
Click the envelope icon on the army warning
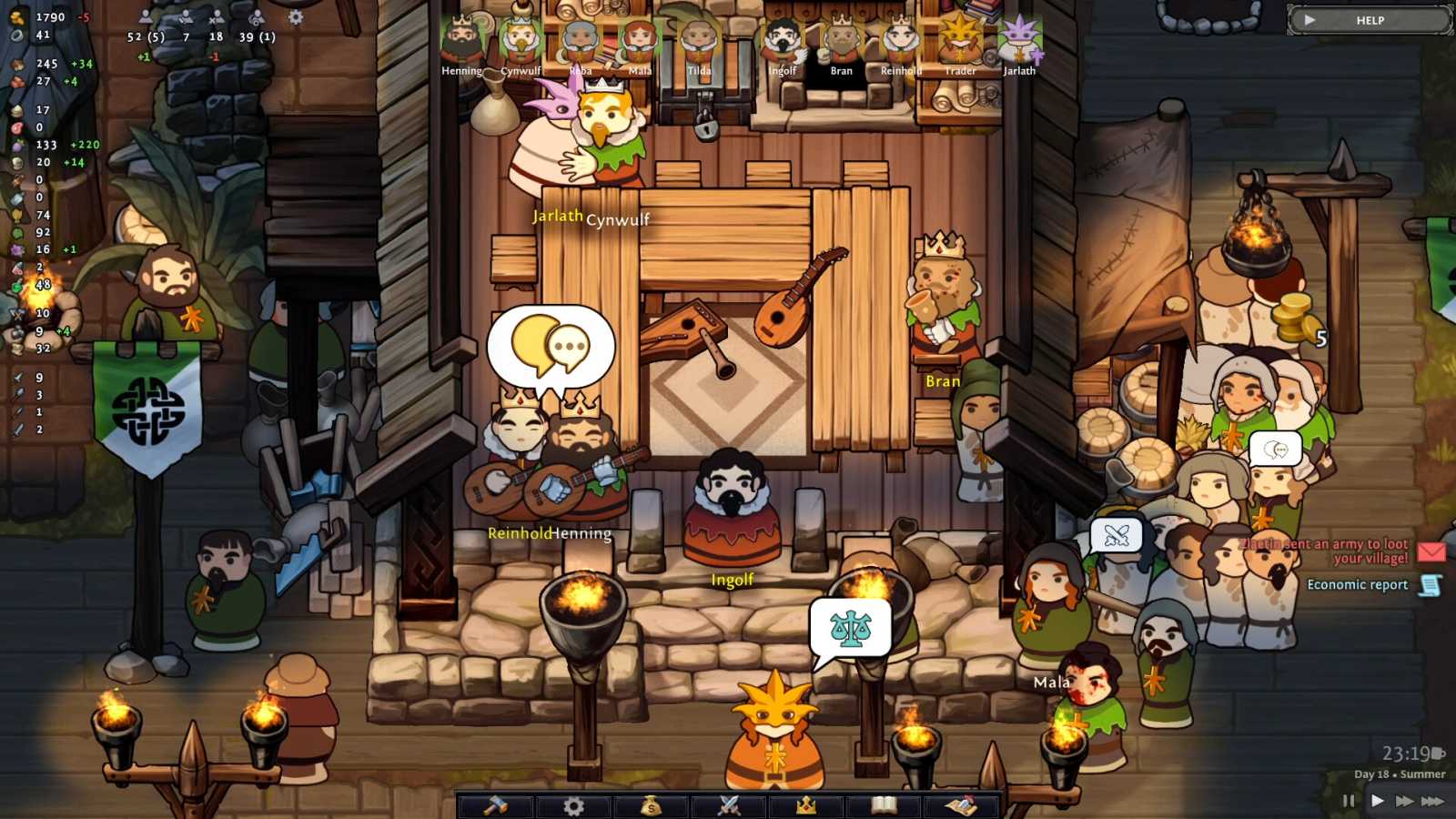tap(1430, 551)
